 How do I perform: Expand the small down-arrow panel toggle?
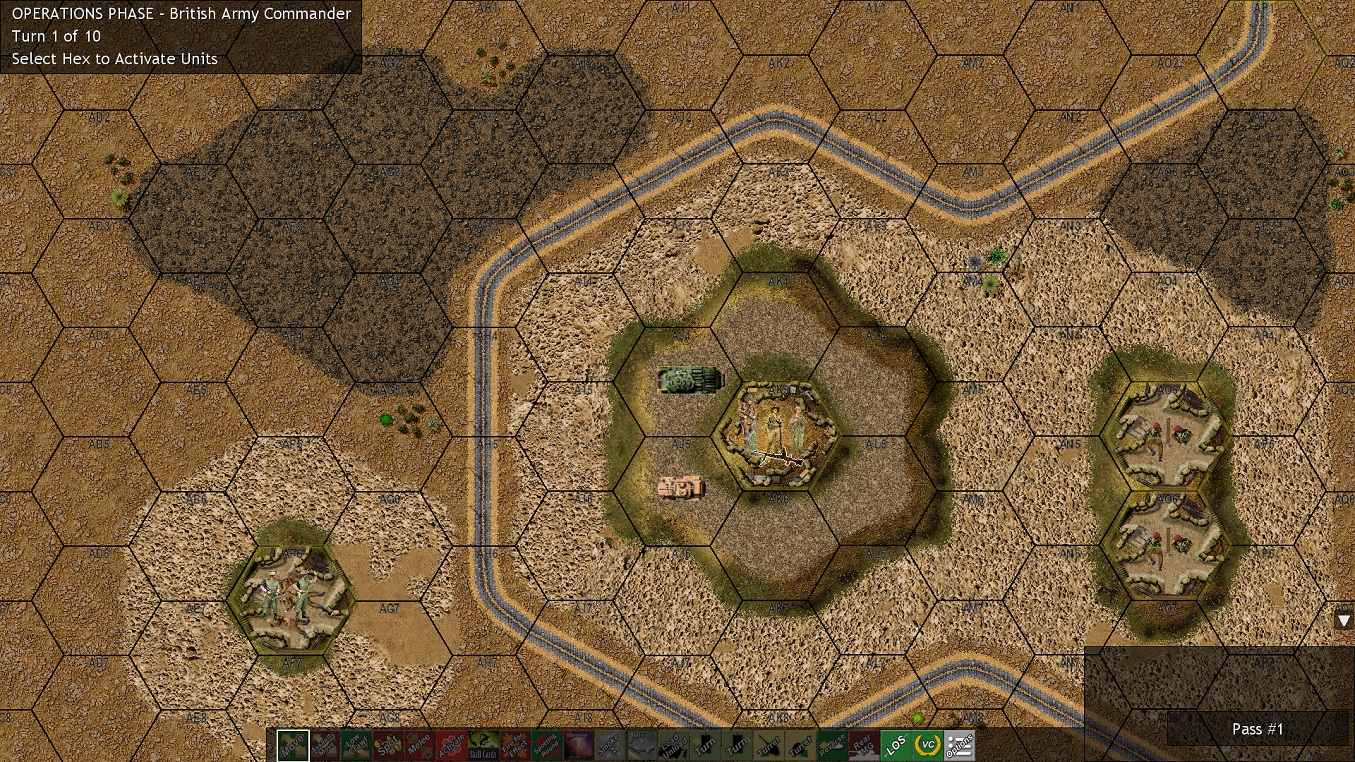(x=1344, y=620)
